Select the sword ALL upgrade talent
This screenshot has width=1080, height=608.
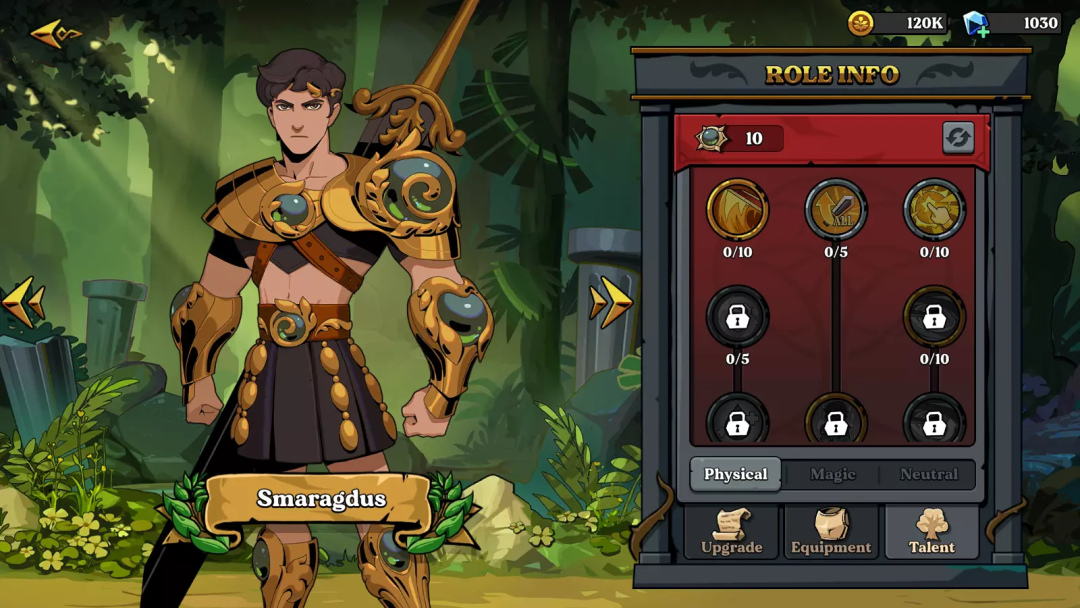pos(835,209)
